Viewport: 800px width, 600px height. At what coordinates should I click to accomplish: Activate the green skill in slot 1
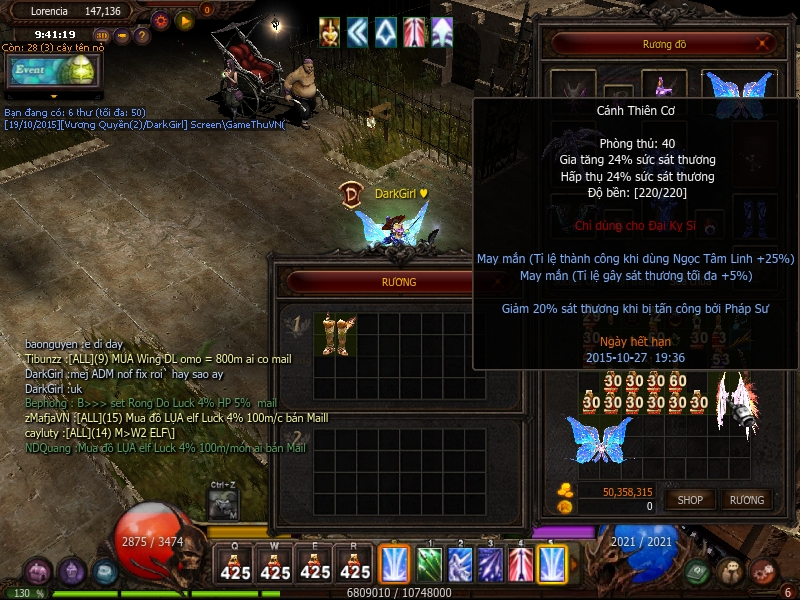click(430, 563)
